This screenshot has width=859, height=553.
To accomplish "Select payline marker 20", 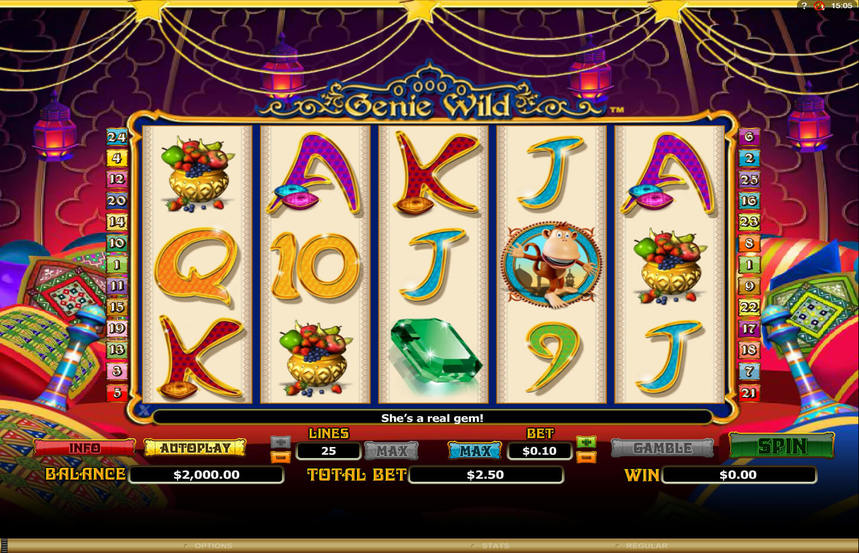I will point(117,201).
